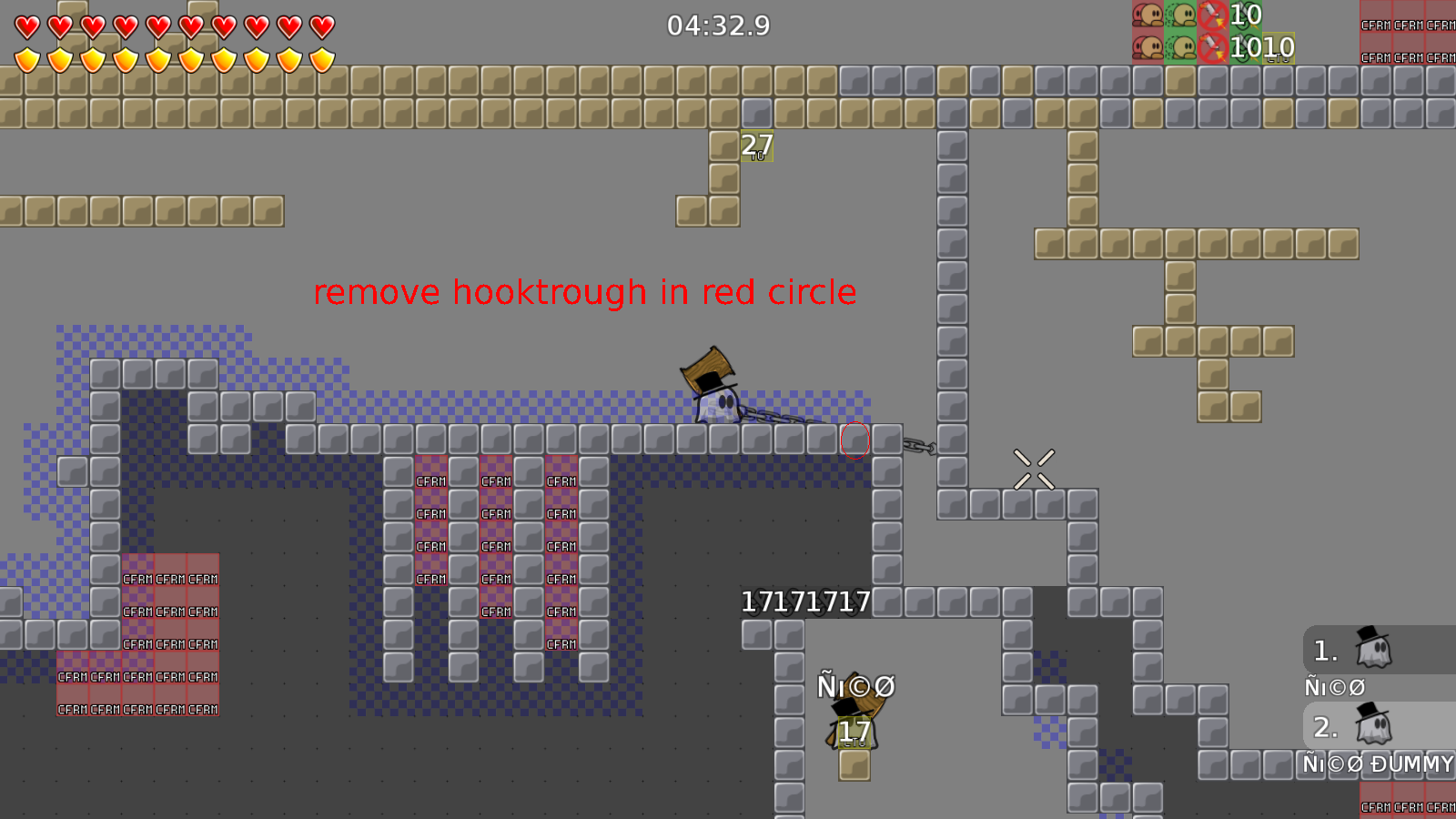1456x819 pixels.
Task: Click the green tee icon beside the kill counter
Action: pyautogui.click(x=1180, y=16)
